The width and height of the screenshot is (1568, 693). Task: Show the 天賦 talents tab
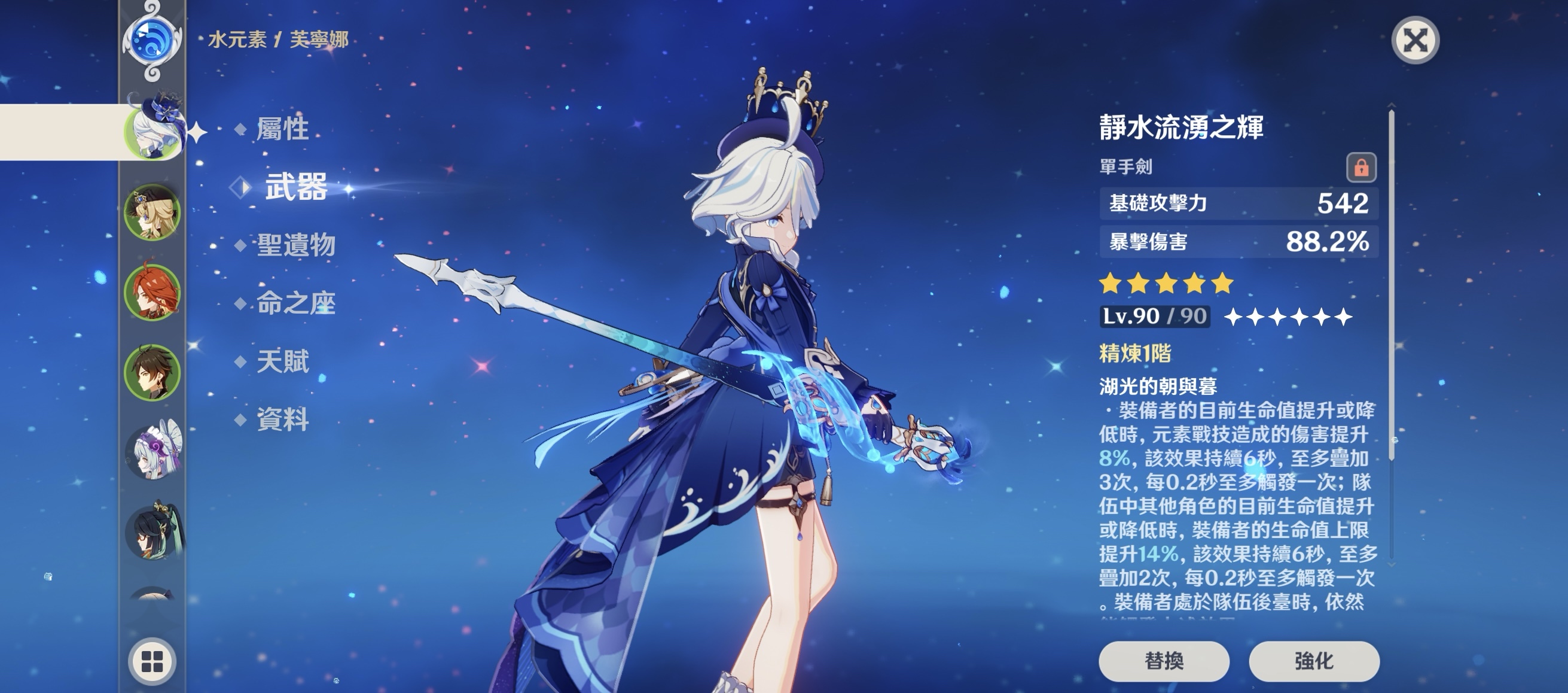pyautogui.click(x=282, y=361)
